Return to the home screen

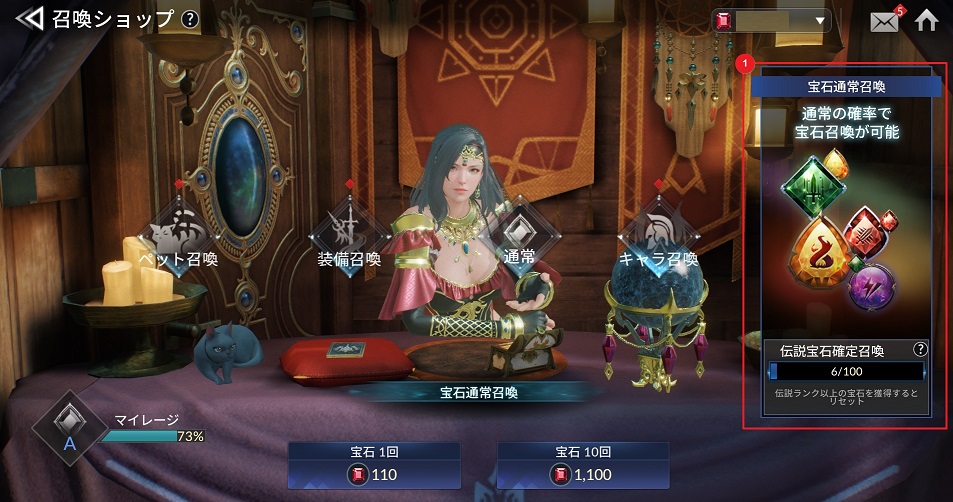pyautogui.click(x=927, y=21)
